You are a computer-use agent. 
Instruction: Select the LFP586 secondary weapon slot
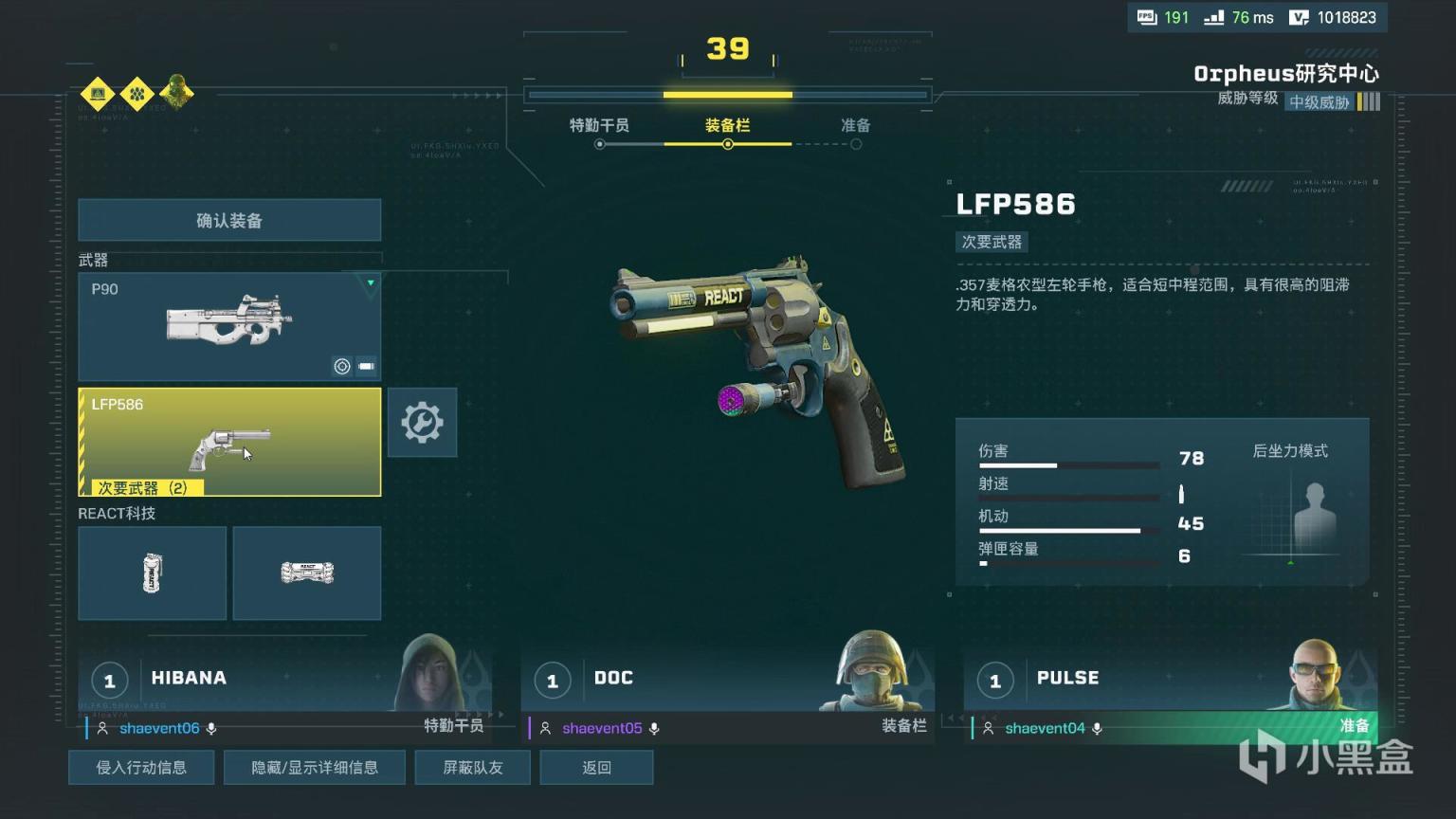(x=229, y=441)
